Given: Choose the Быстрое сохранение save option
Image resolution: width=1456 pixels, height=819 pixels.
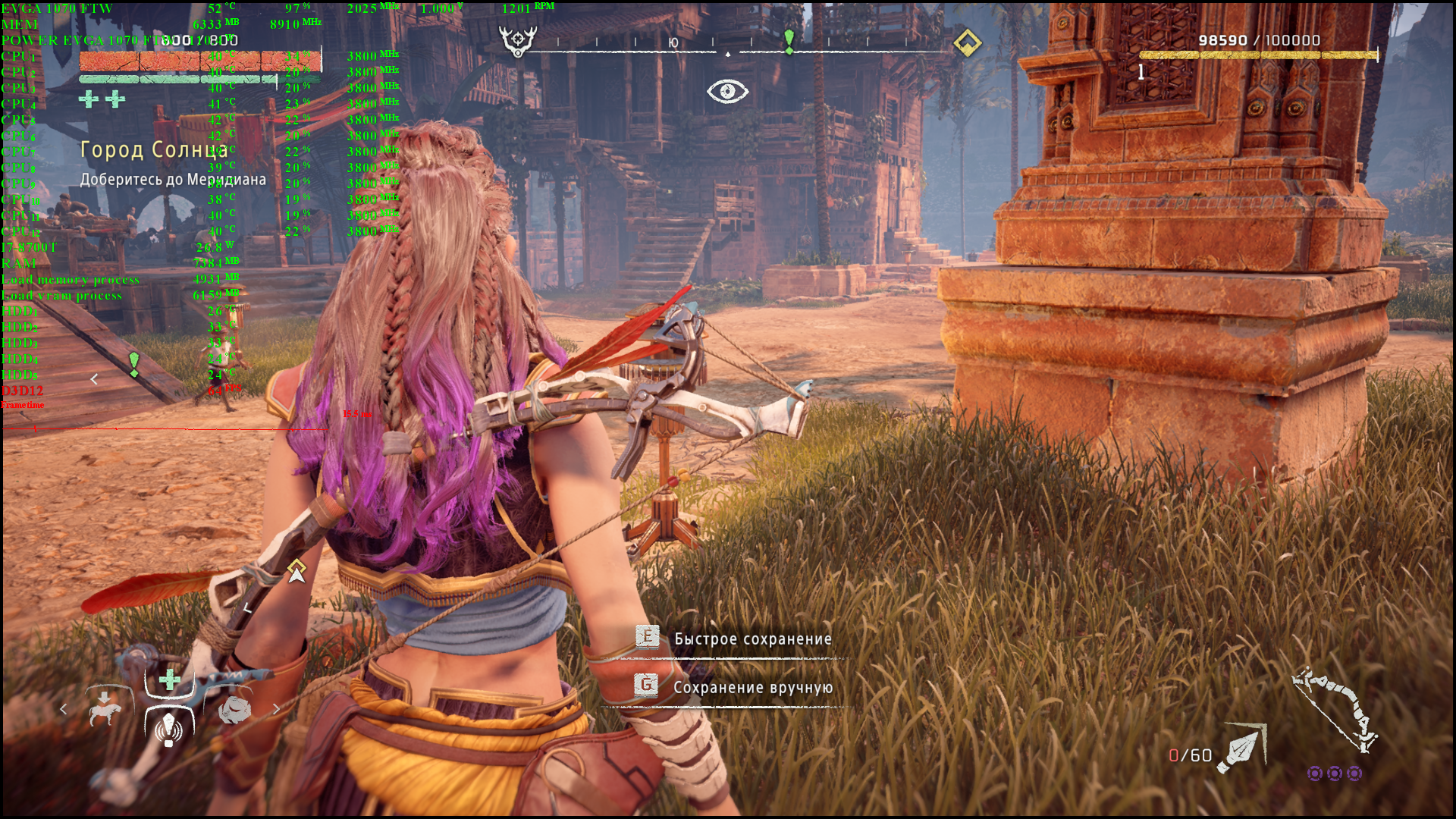Looking at the screenshot, I should coord(752,639).
